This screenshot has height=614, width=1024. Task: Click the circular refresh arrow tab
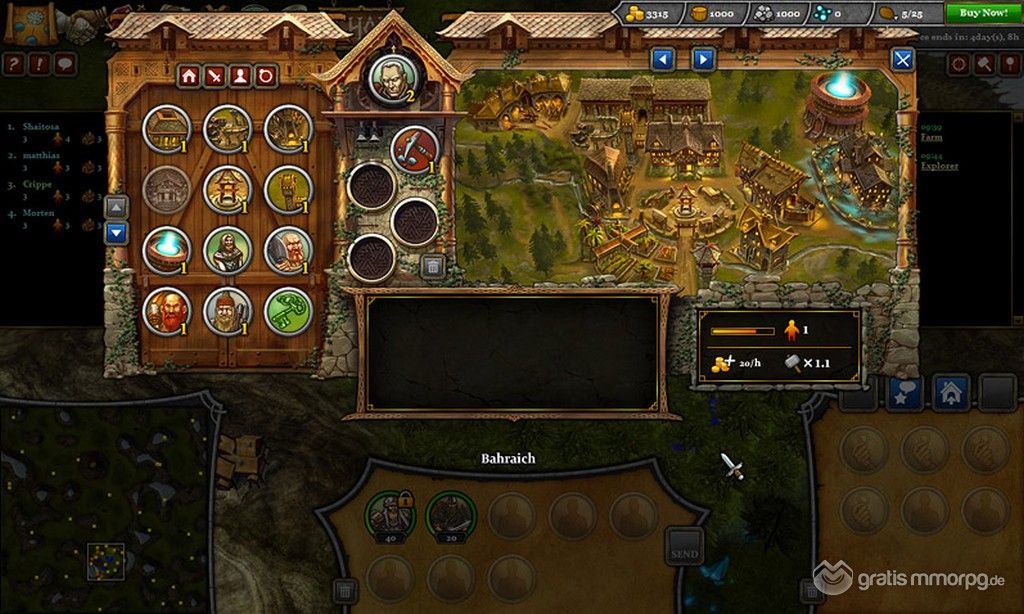pyautogui.click(x=266, y=75)
